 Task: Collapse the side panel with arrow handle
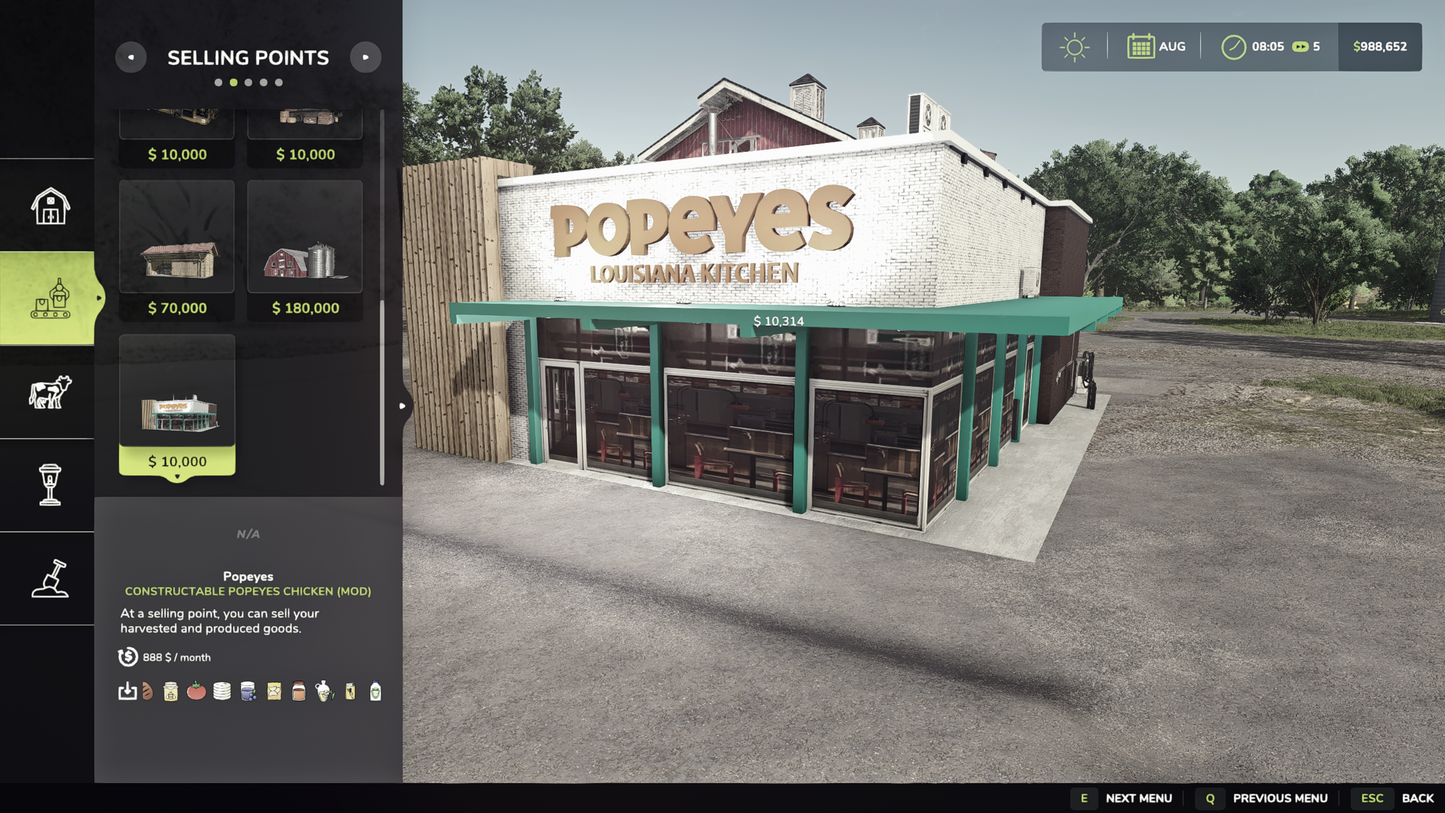click(x=402, y=406)
